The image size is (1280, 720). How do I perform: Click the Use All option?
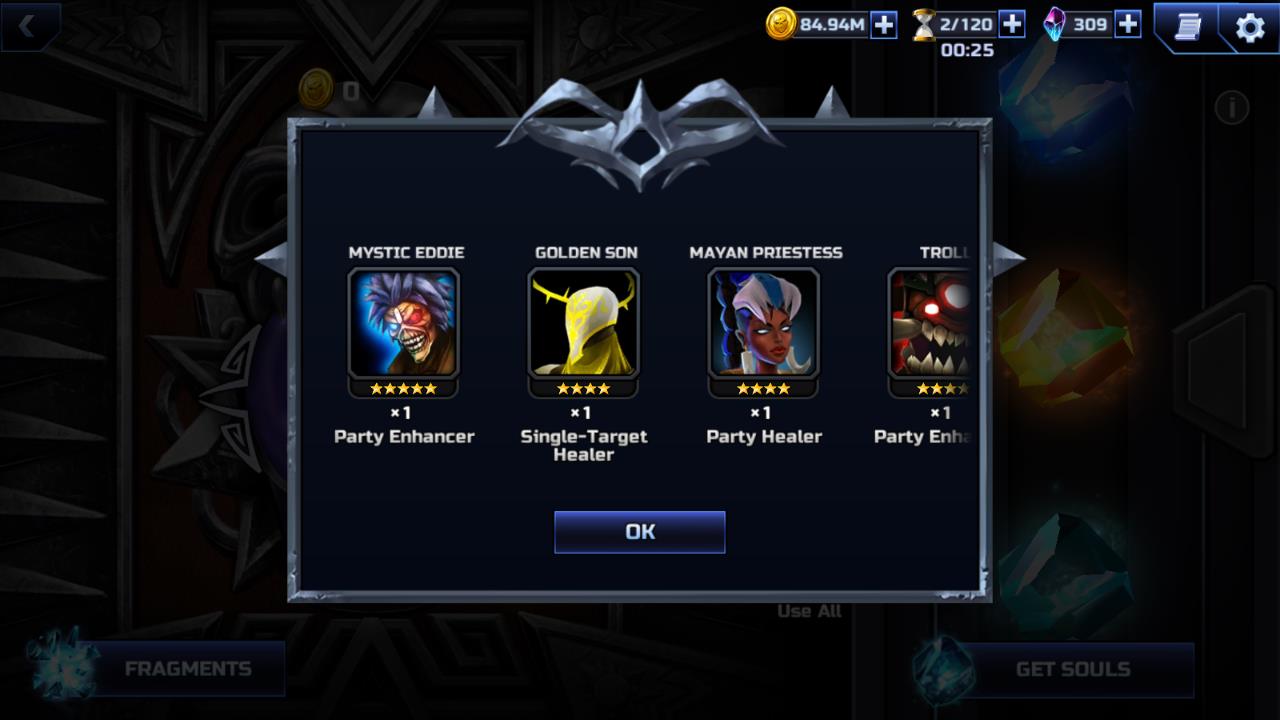(809, 611)
